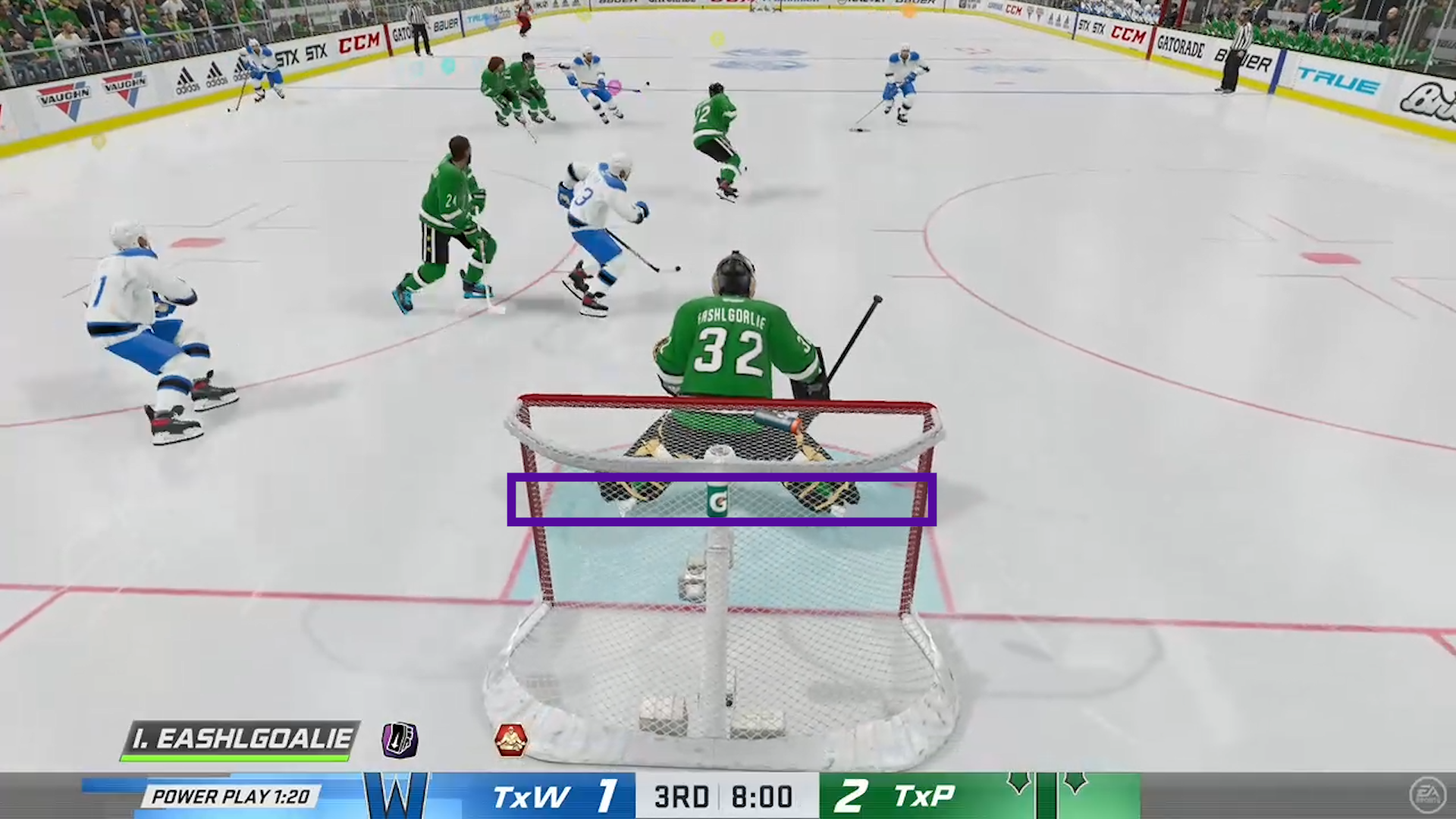The height and width of the screenshot is (819, 1456).
Task: Click the purple goalie blocker ability icon
Action: click(400, 739)
